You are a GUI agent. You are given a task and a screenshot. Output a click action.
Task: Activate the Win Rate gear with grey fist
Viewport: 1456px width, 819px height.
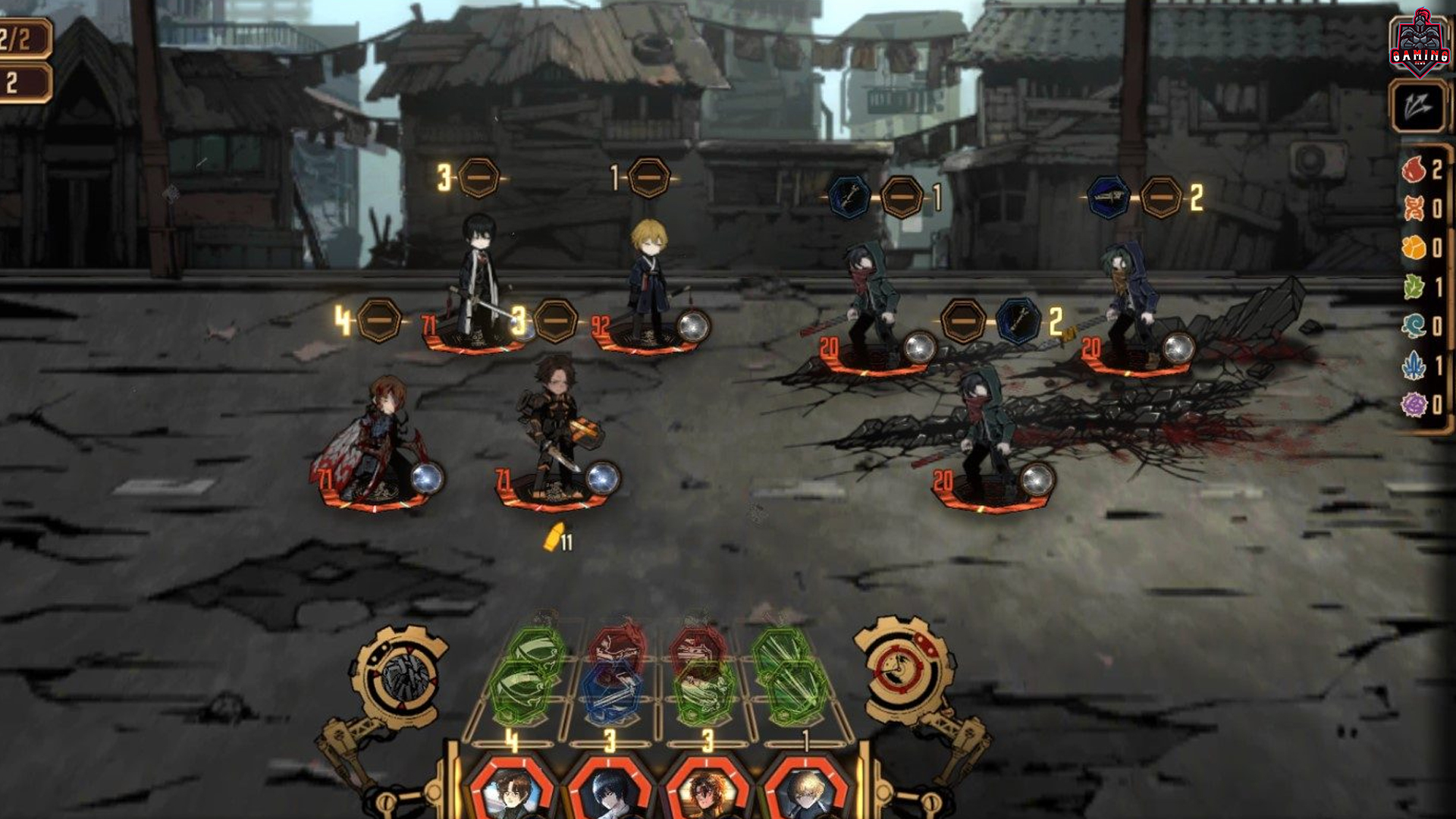[x=401, y=677]
